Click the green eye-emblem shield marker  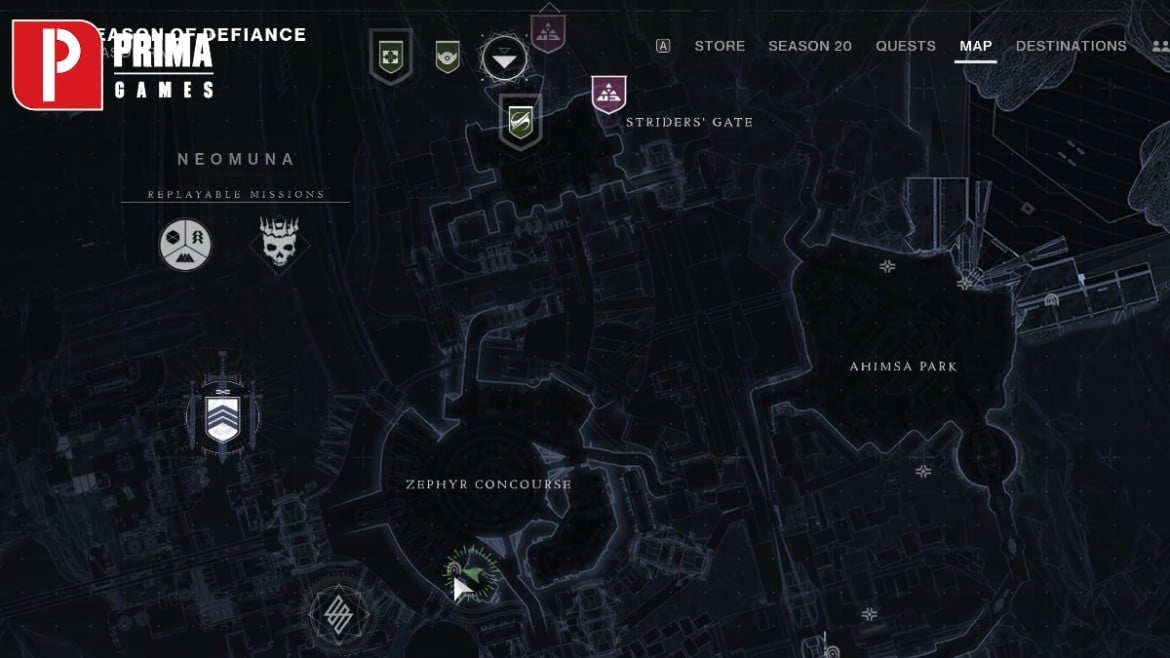(x=447, y=56)
